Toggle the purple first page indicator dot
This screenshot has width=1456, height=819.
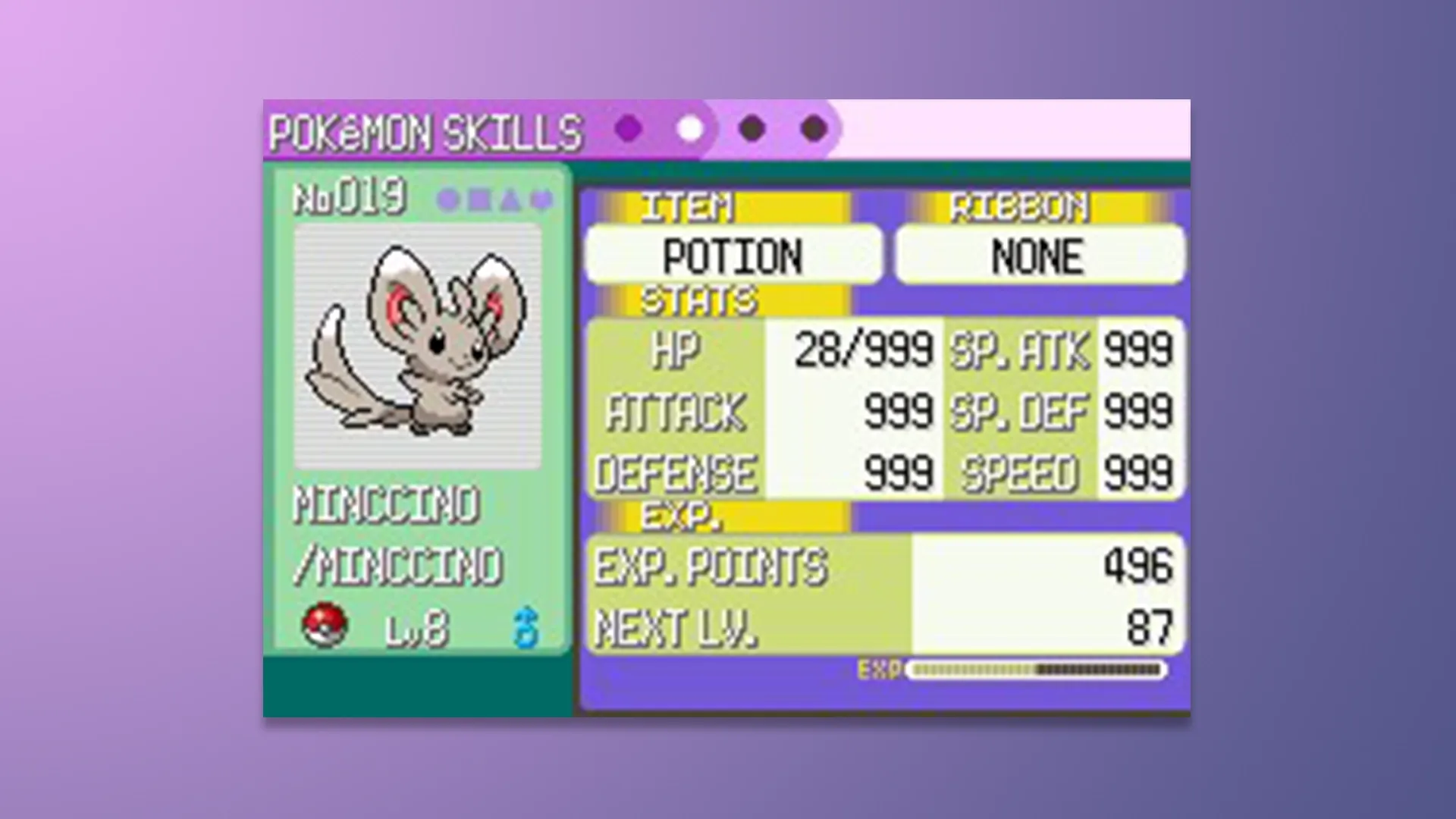coord(626,129)
